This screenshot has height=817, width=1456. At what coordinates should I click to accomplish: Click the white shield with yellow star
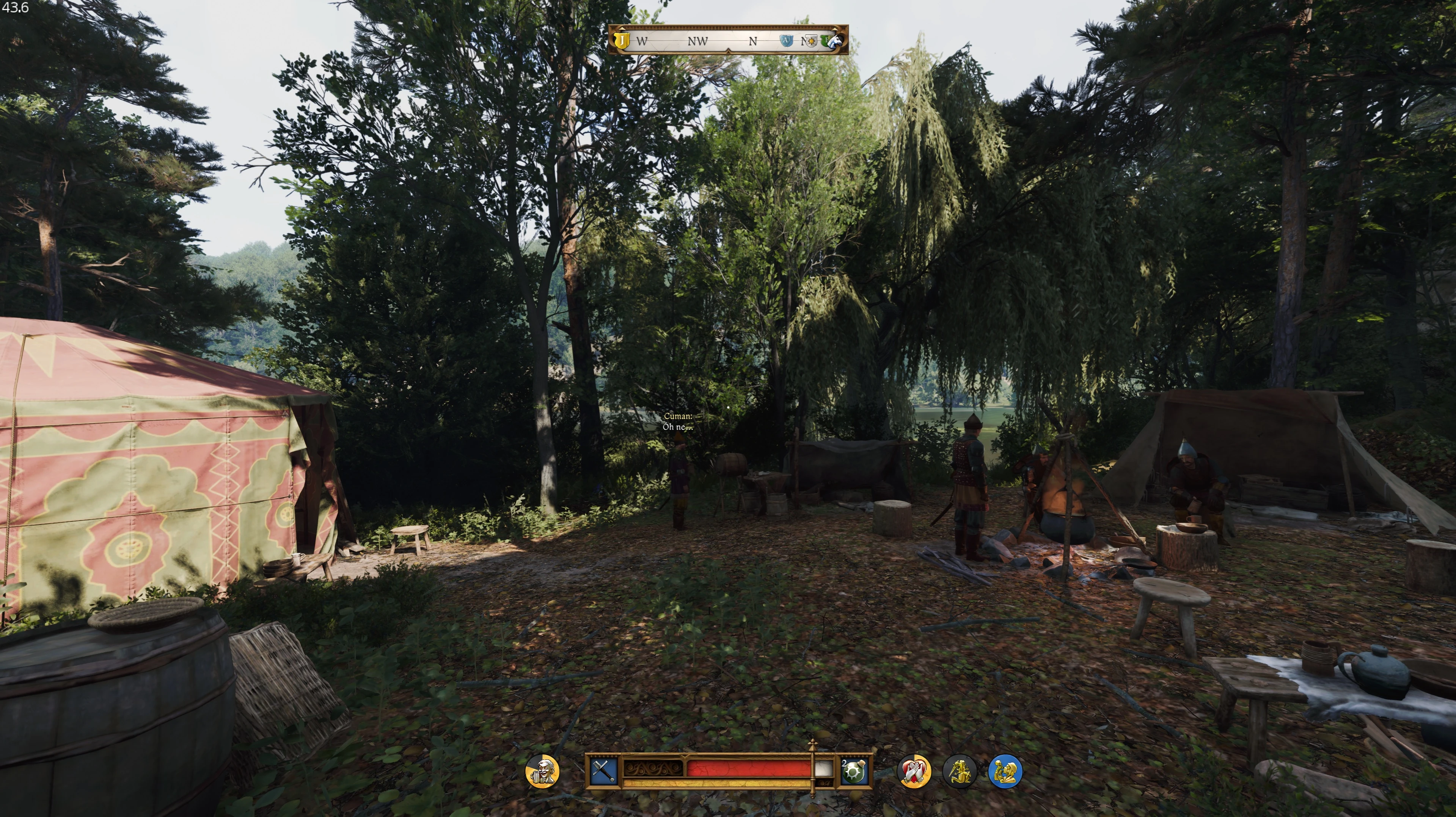click(x=811, y=41)
